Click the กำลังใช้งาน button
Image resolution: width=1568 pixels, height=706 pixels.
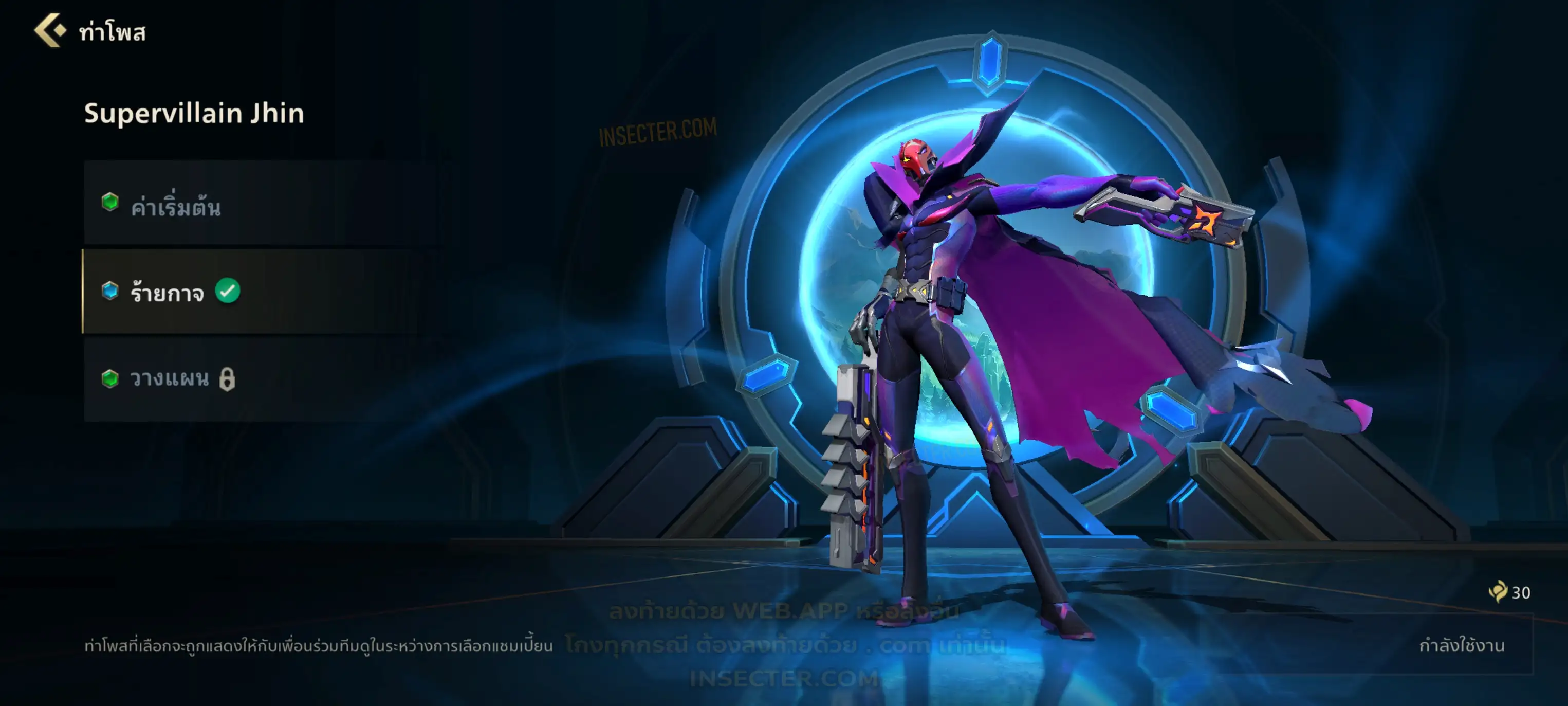[x=1461, y=646]
